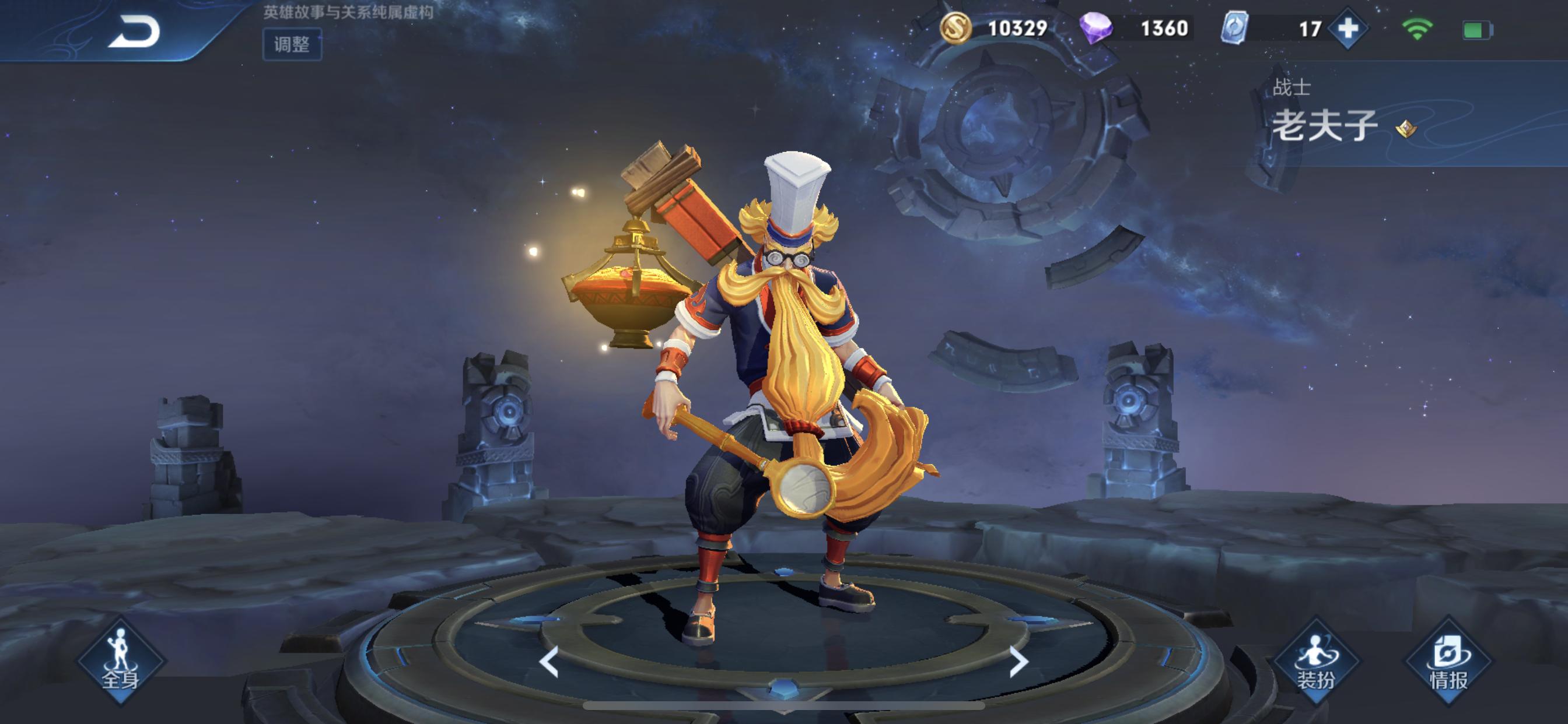The width and height of the screenshot is (1568, 724).
Task: Switch to the previous hero arrow
Action: 549,662
